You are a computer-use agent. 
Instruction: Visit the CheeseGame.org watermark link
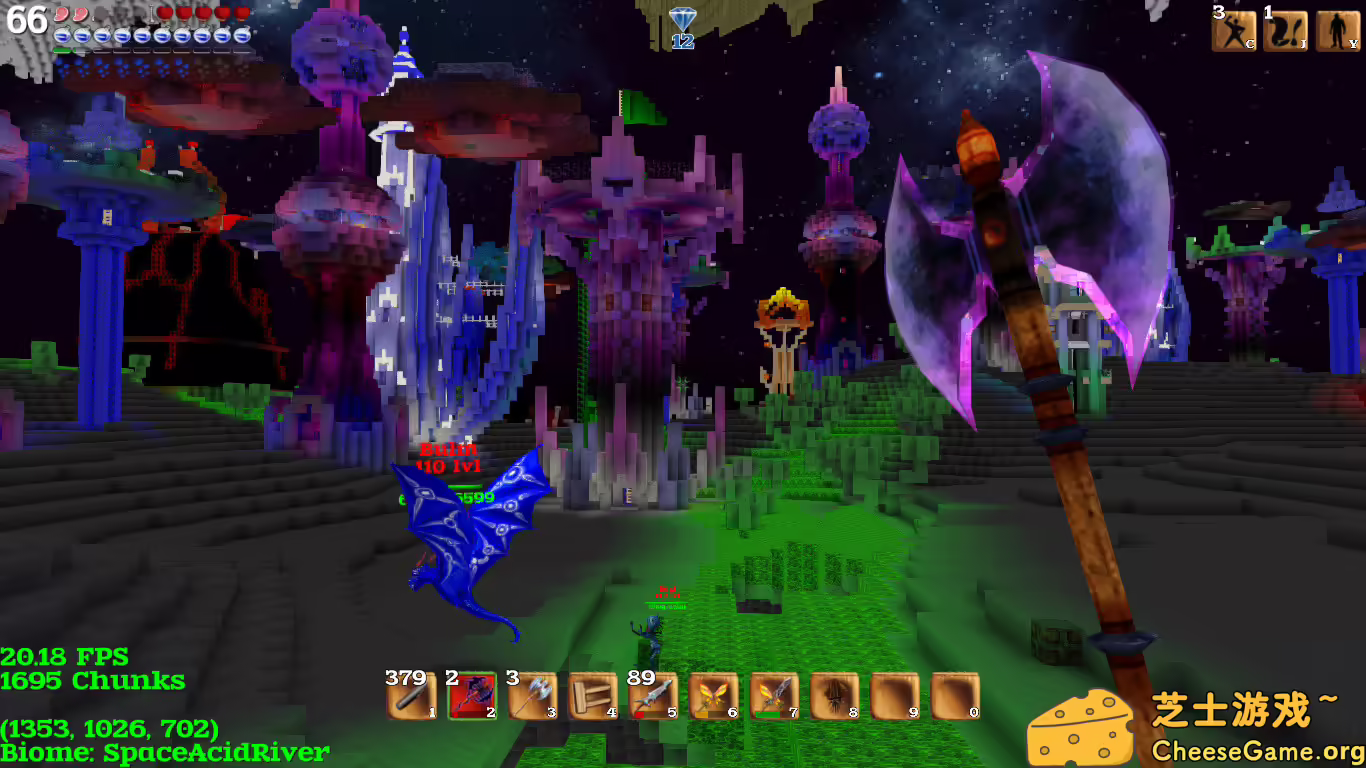coord(1258,750)
